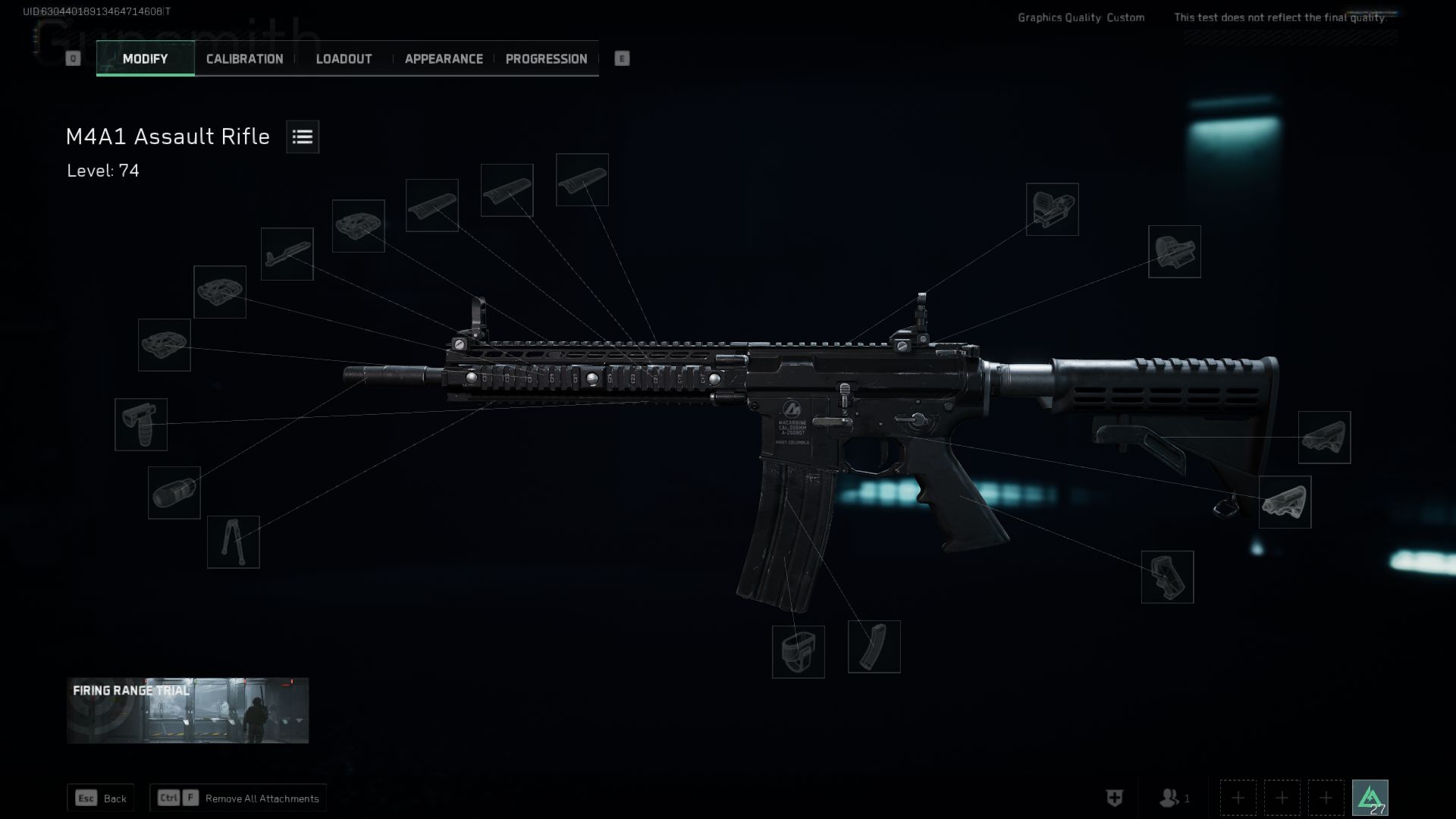Image resolution: width=1456 pixels, height=819 pixels.
Task: View the Progression tab
Action: [546, 59]
